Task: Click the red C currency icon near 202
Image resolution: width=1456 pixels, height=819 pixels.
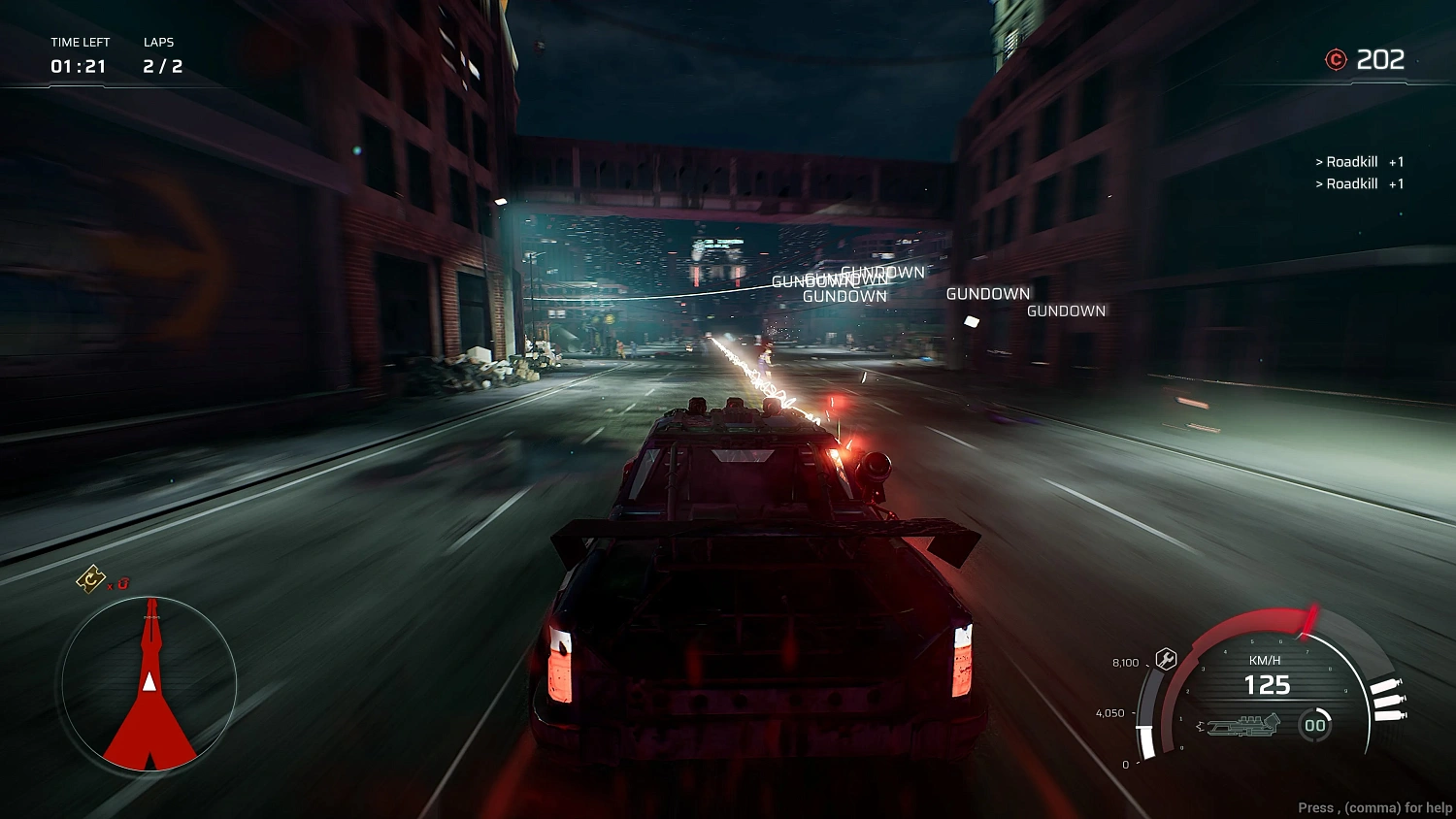Action: [1337, 59]
